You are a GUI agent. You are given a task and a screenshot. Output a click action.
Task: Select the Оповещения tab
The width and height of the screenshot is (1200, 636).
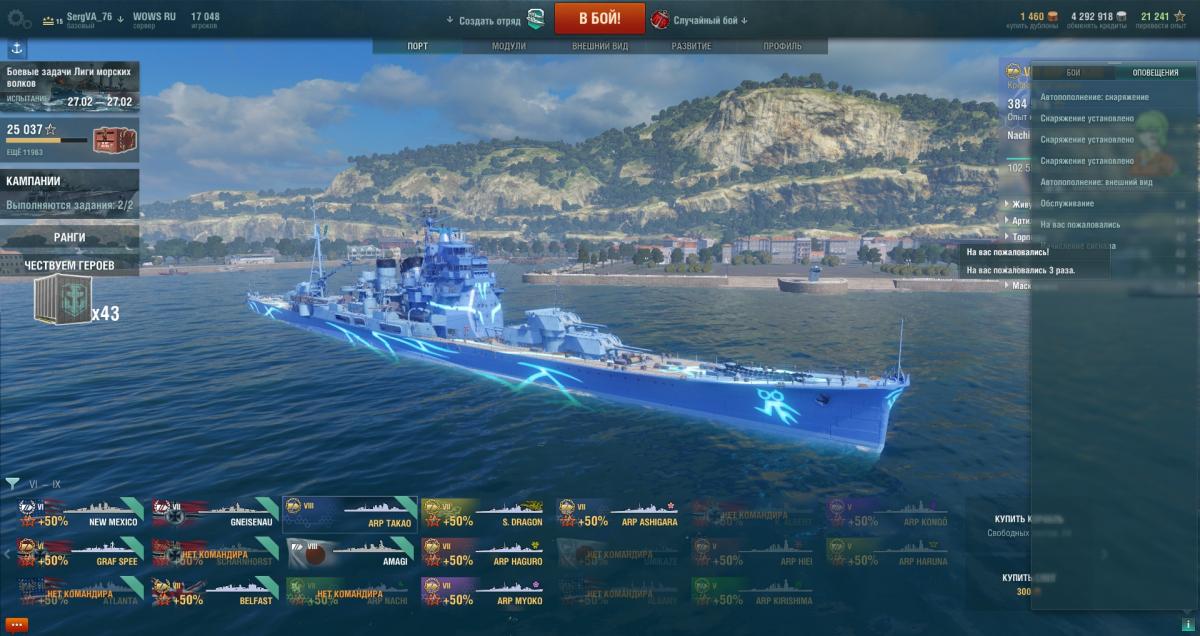pyautogui.click(x=1154, y=73)
